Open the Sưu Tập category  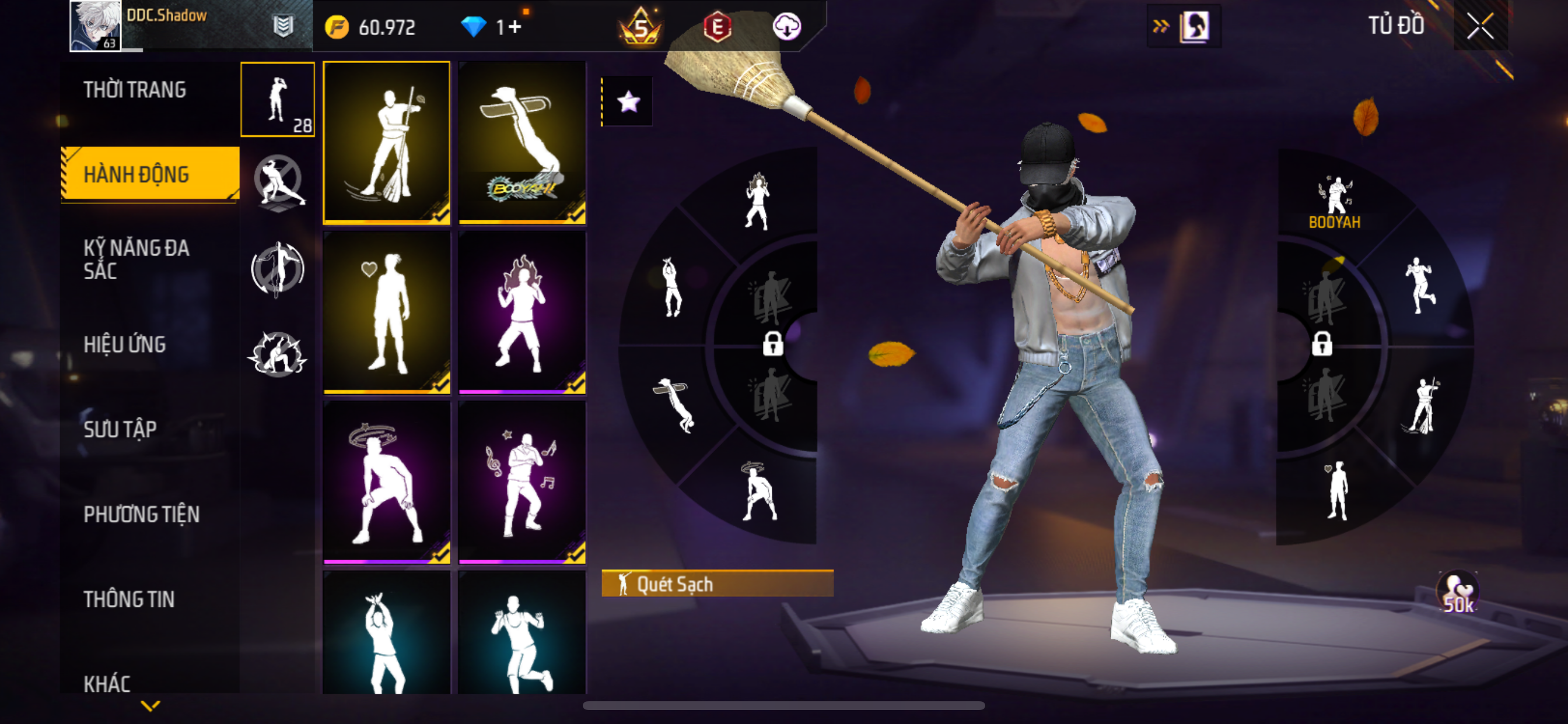121,430
